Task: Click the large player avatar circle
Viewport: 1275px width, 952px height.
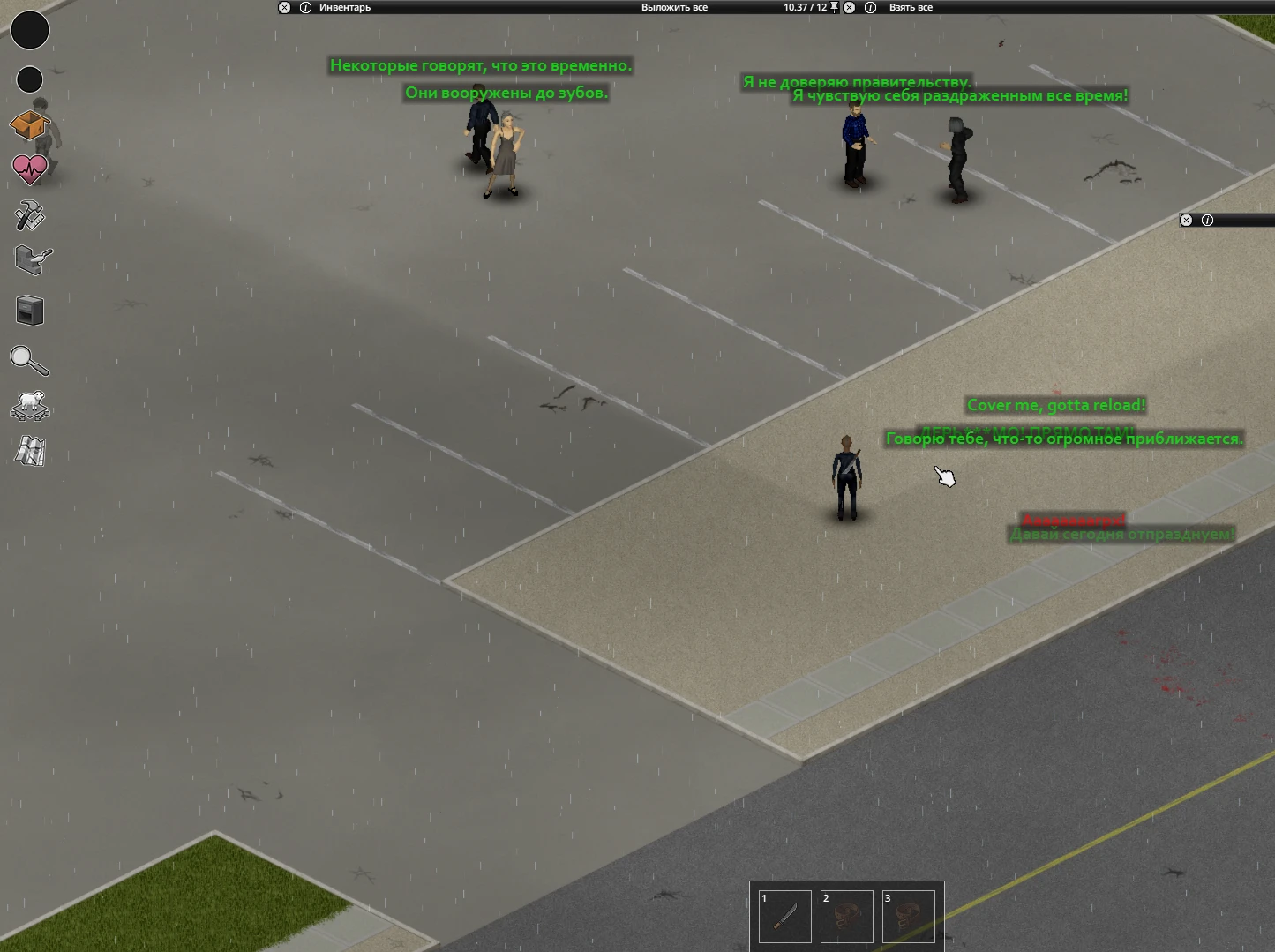Action: pos(30,30)
